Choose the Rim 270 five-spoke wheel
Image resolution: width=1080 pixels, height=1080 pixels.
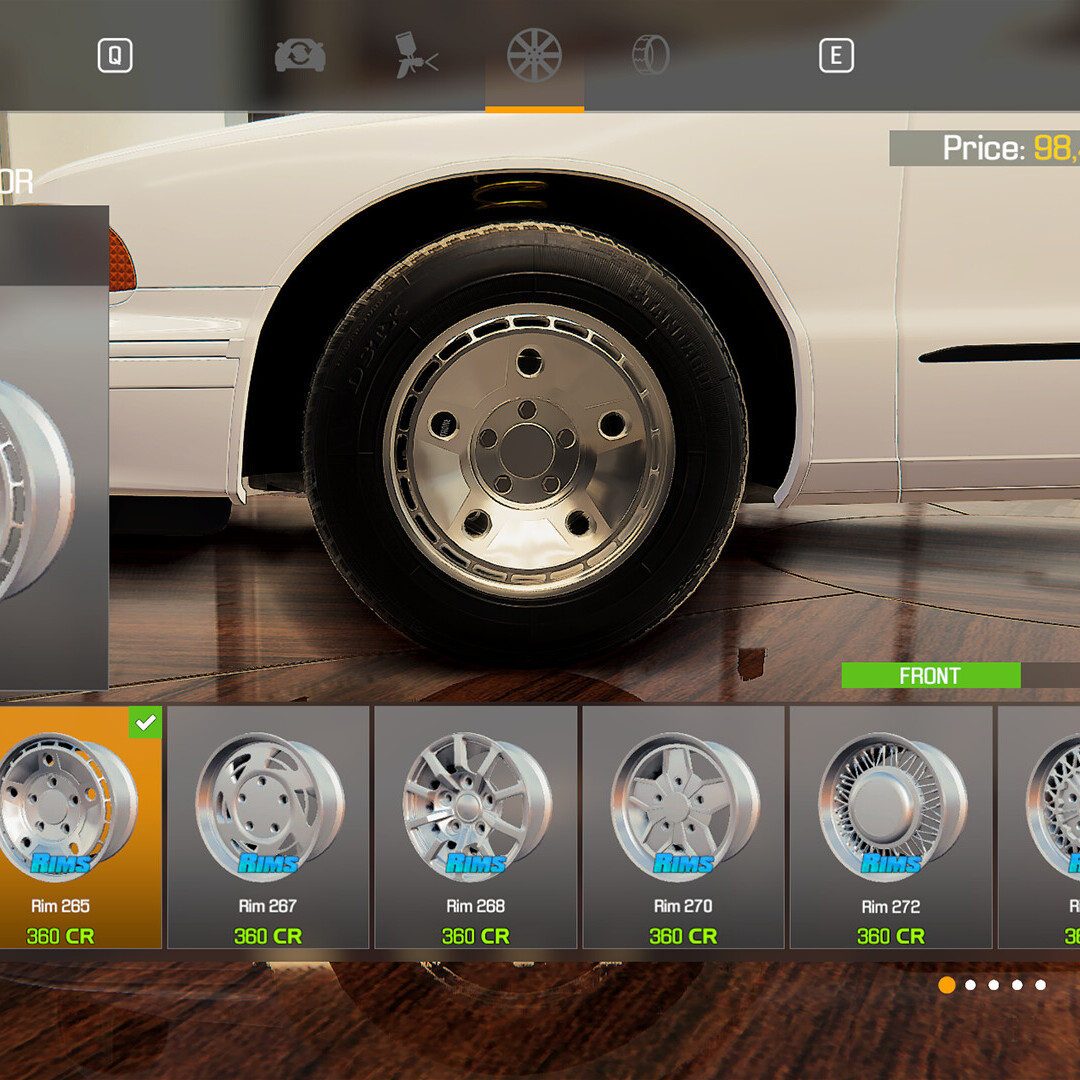(684, 827)
